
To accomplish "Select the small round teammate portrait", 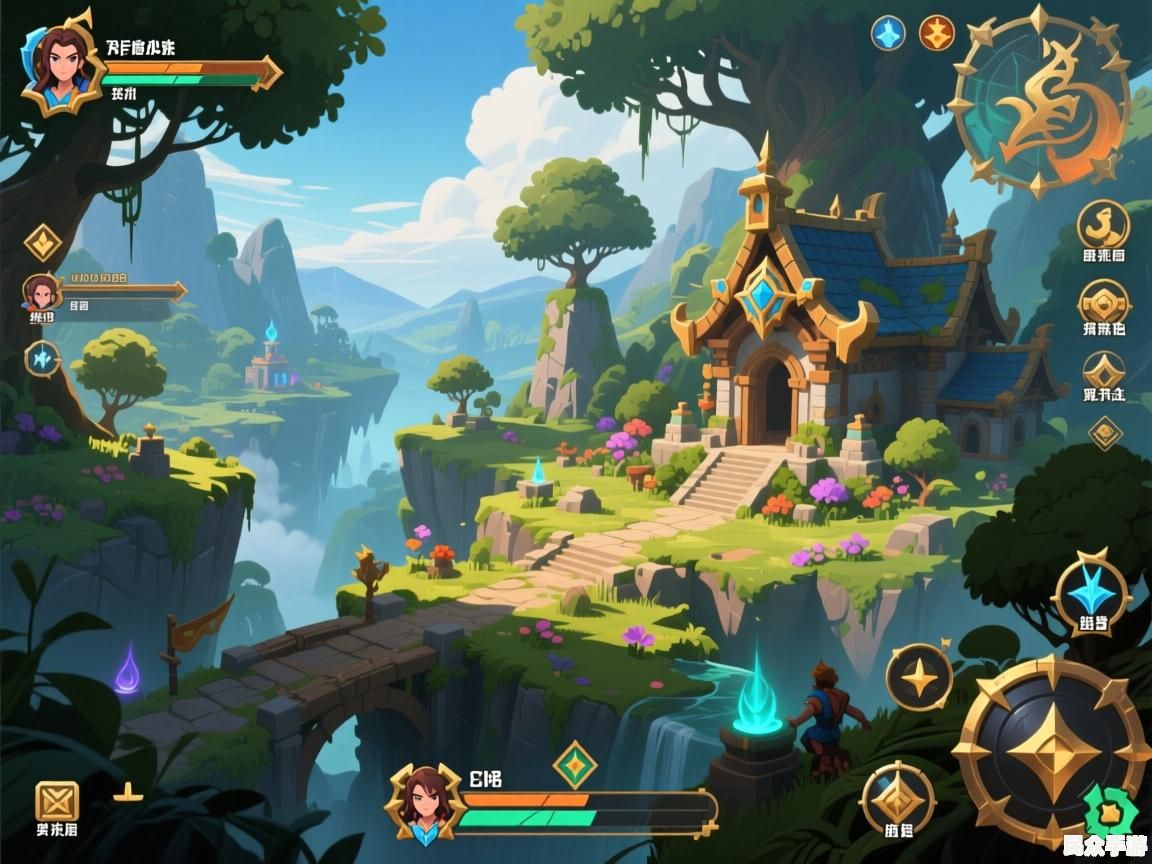I will click(x=42, y=293).
